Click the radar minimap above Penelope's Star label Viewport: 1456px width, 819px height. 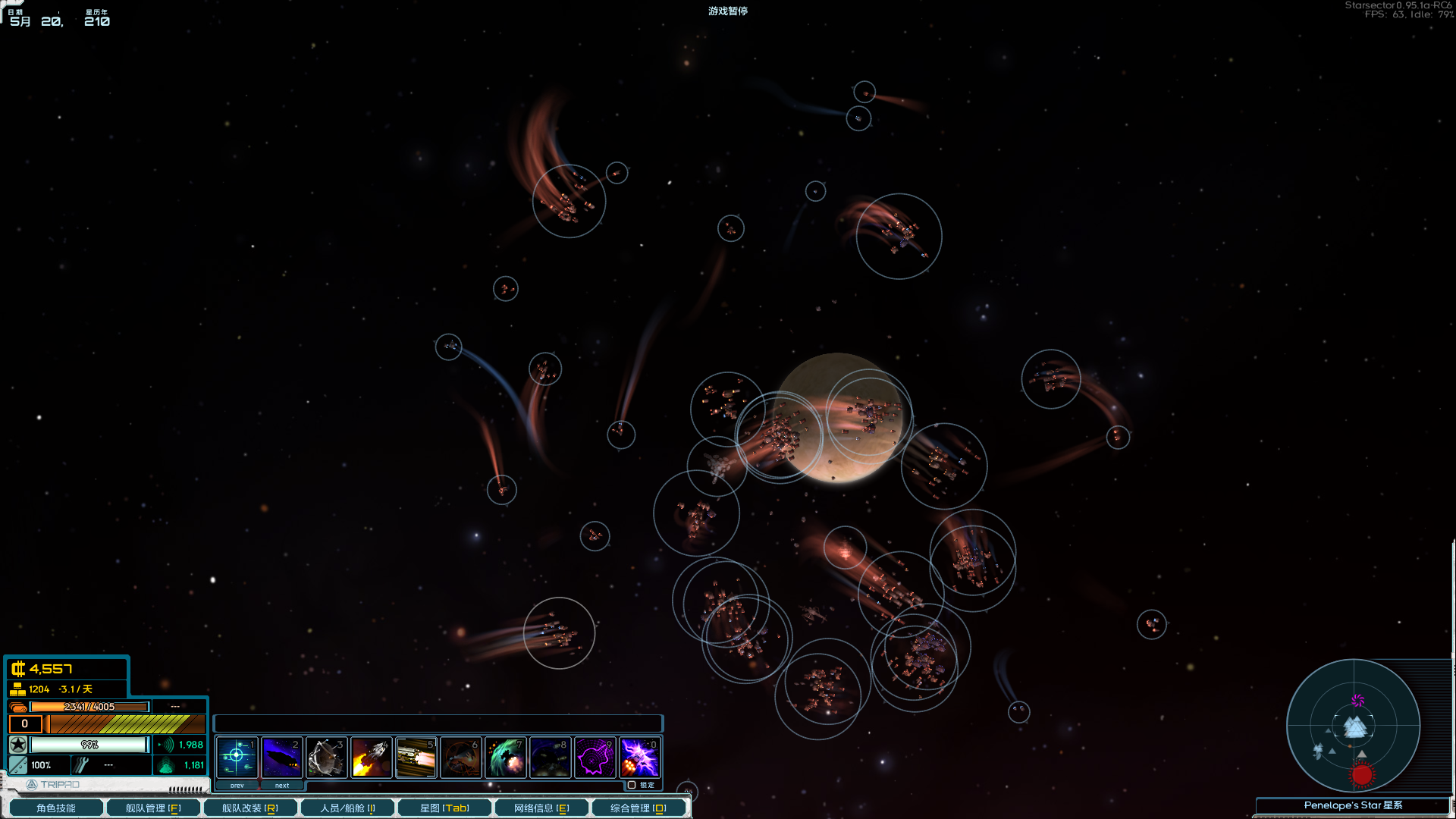[x=1354, y=726]
